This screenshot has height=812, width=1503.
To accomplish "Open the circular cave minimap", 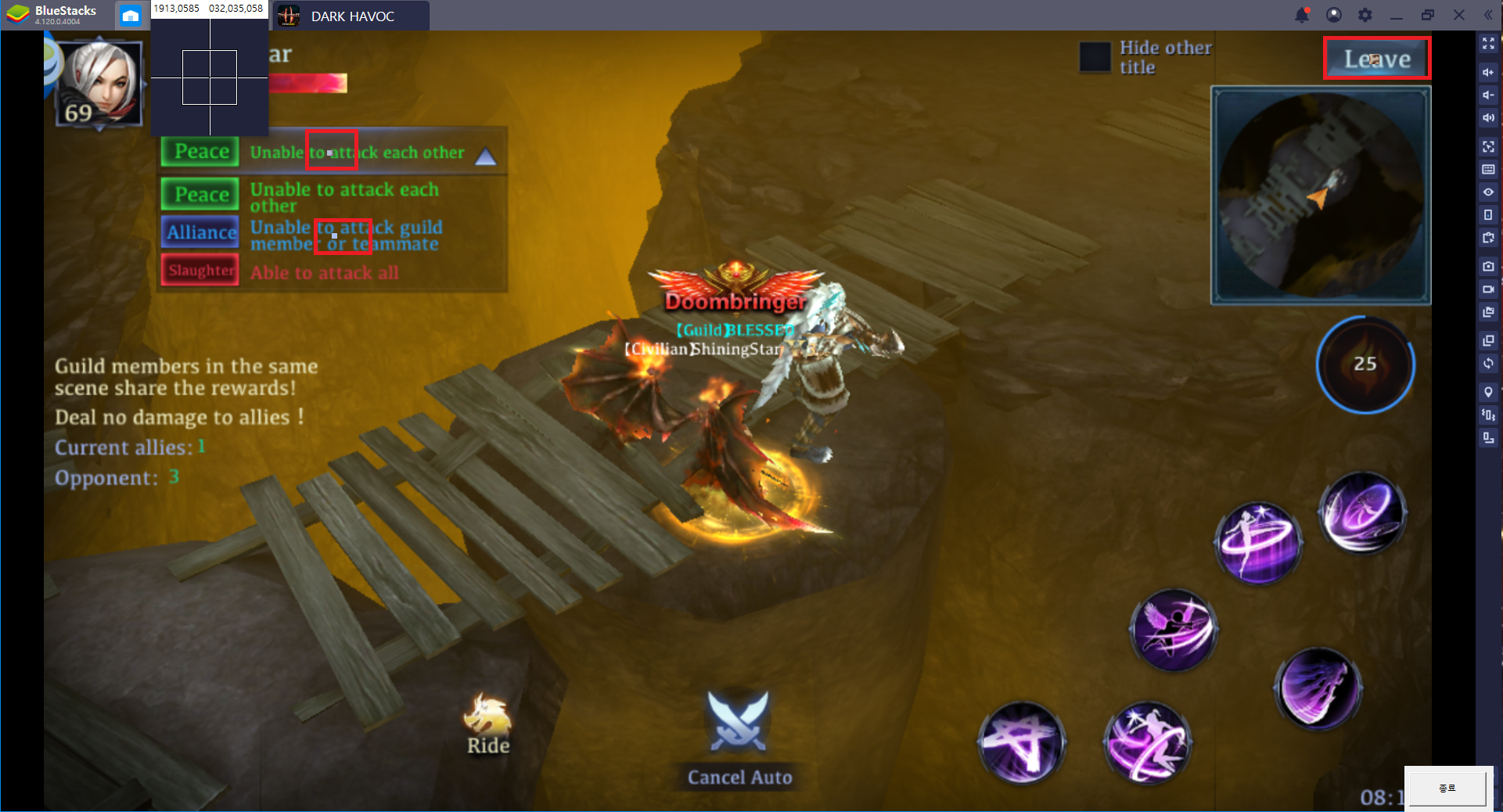I will point(1321,195).
